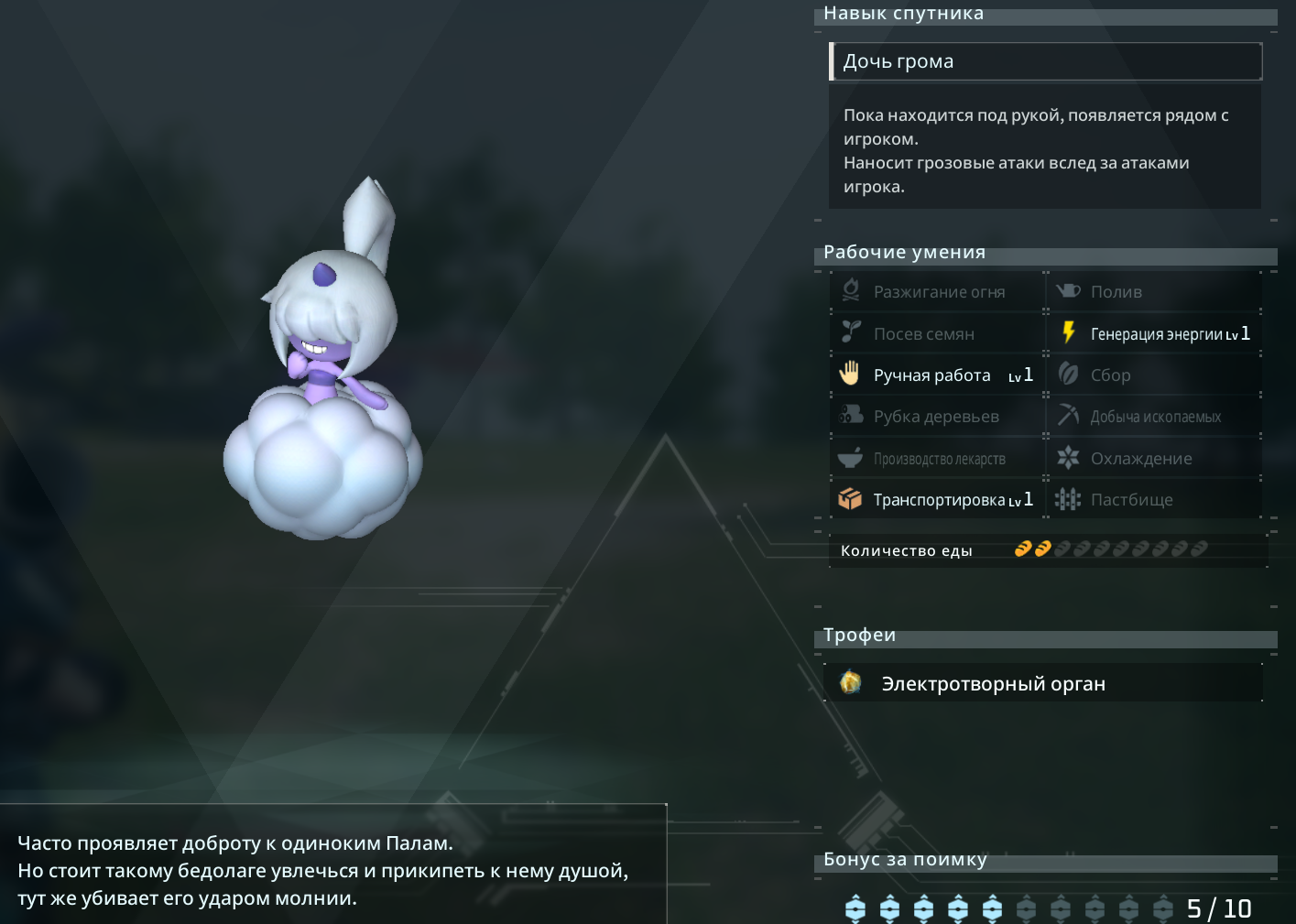Viewport: 1296px width, 924px height.
Task: Click the «Производство лекарств» skill cell
Action: [938, 458]
